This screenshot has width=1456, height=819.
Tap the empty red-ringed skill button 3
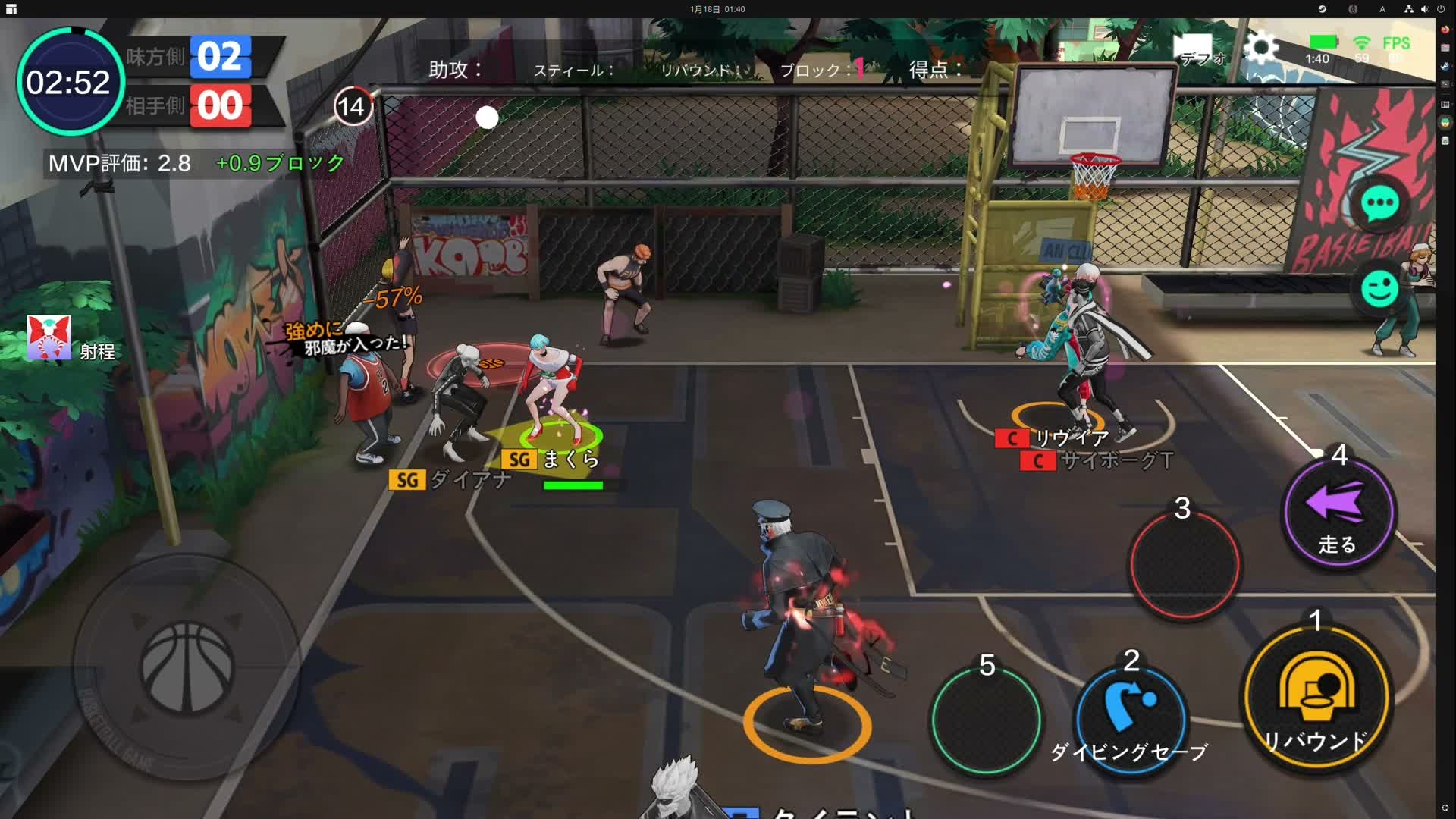coord(1184,565)
